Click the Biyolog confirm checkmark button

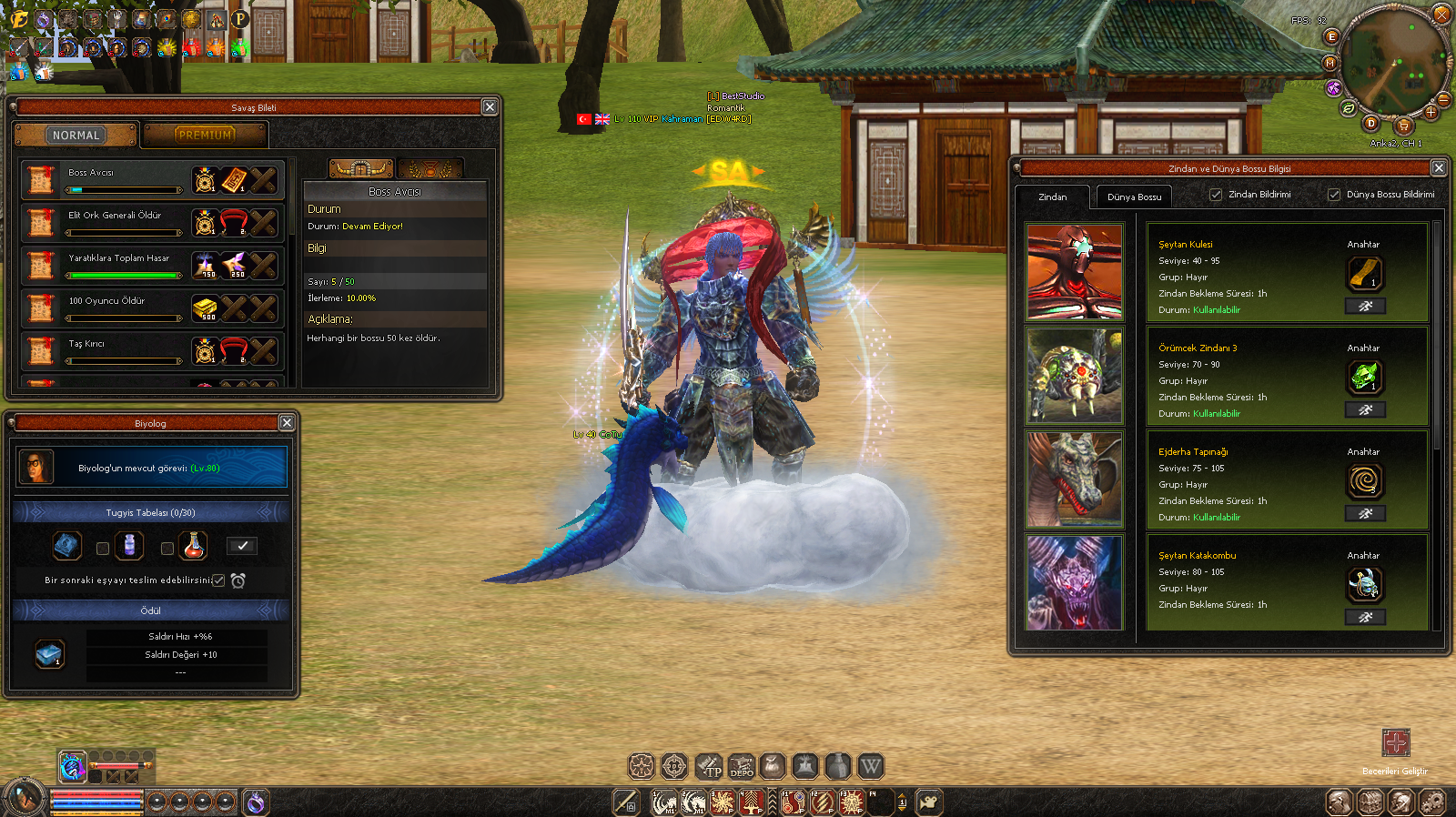click(x=241, y=546)
